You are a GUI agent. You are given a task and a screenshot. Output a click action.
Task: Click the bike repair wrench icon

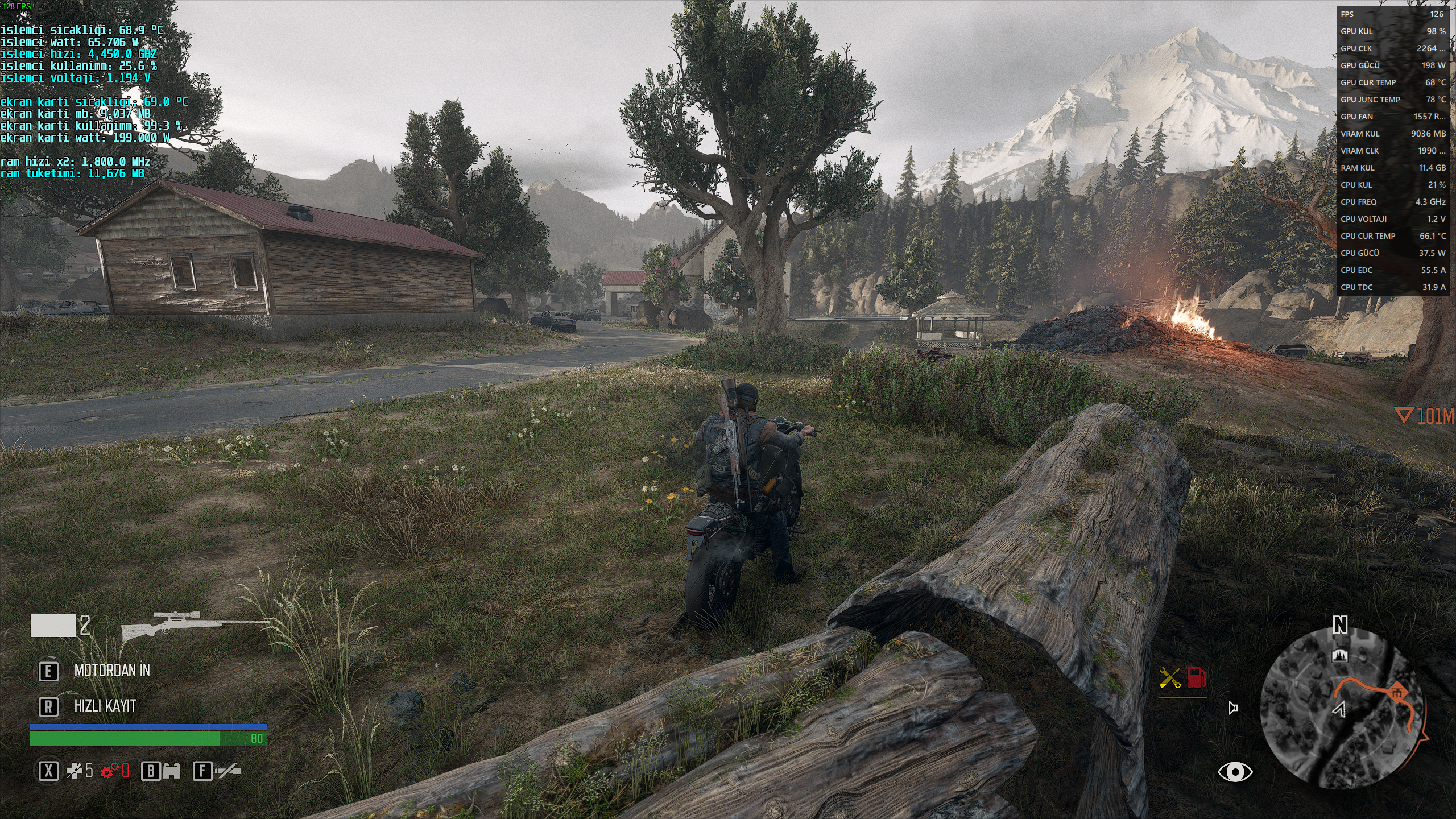tap(1169, 678)
